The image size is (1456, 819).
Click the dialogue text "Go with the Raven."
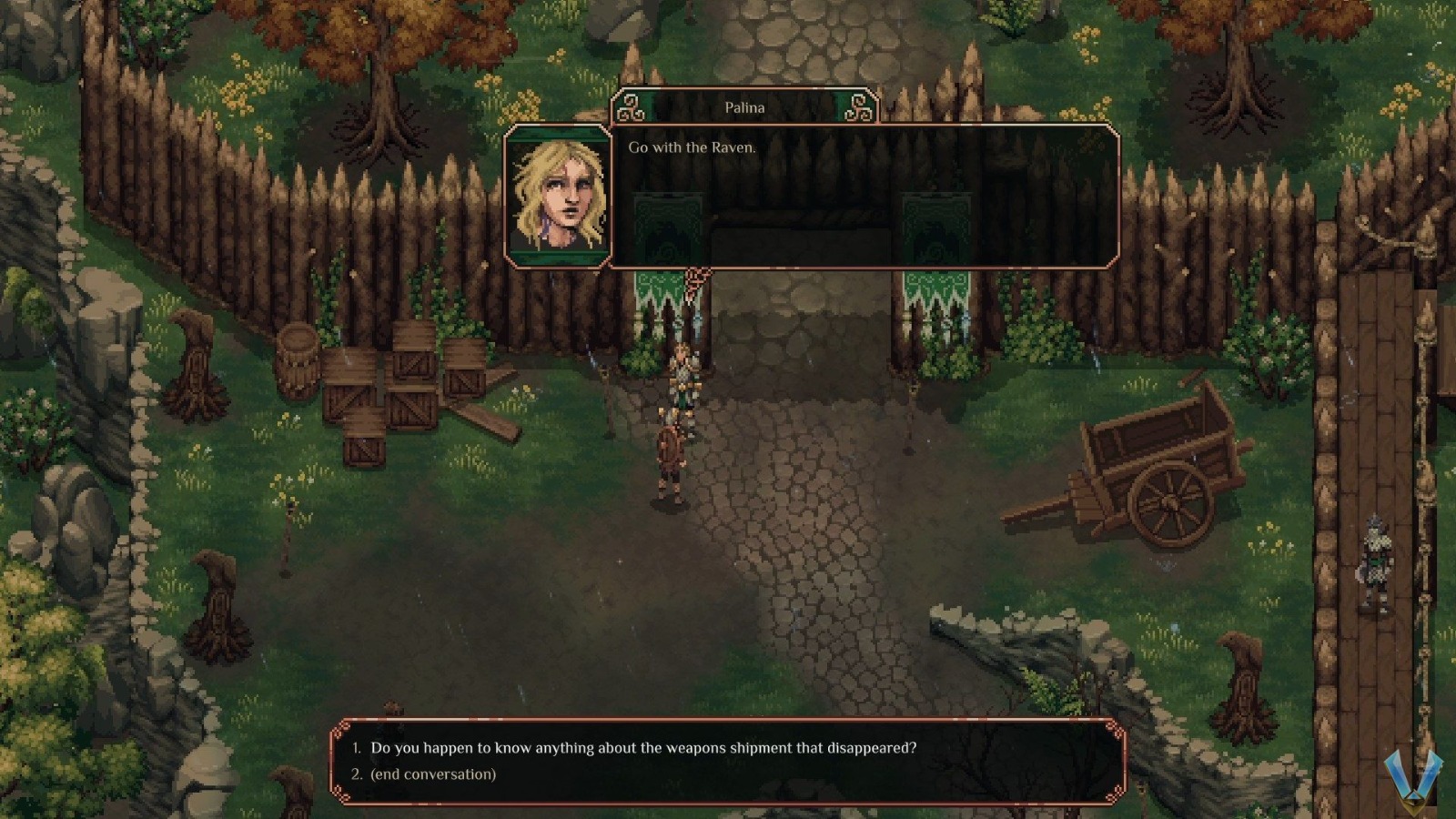coord(689,147)
